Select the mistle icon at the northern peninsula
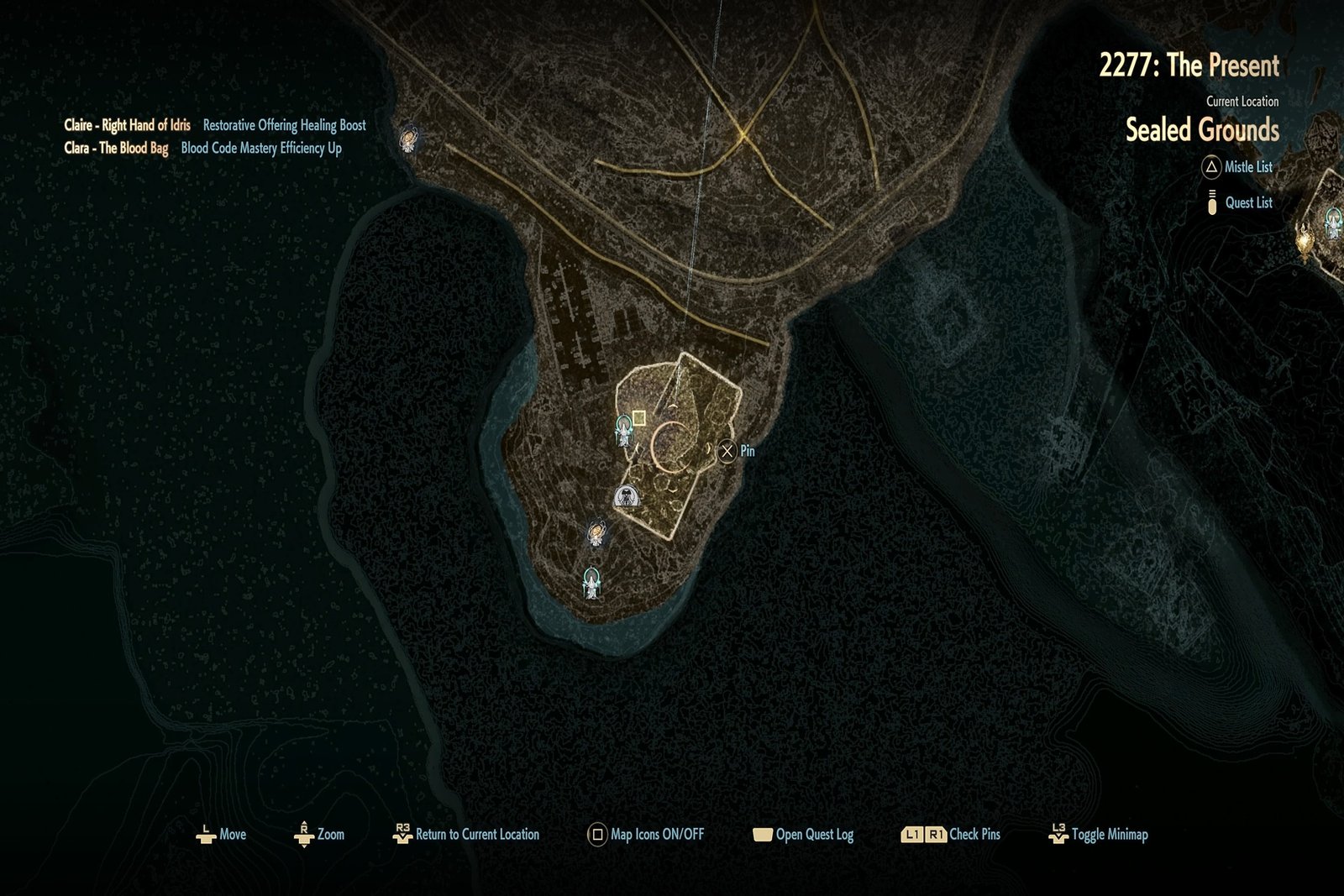Image resolution: width=1344 pixels, height=896 pixels. [409, 141]
